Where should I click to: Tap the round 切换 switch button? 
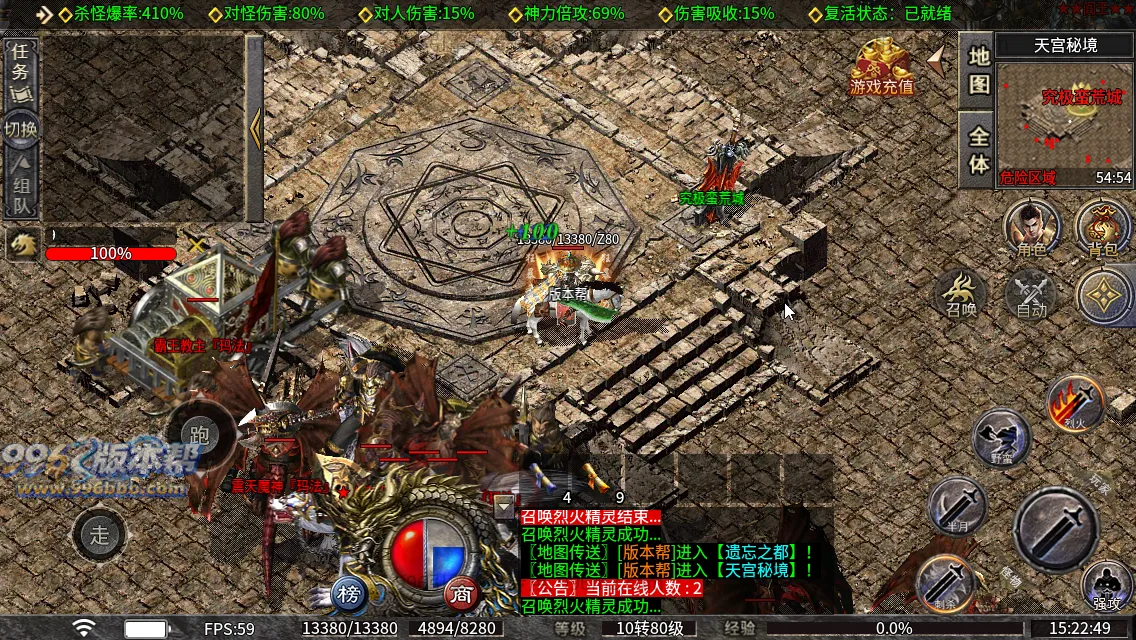click(21, 129)
